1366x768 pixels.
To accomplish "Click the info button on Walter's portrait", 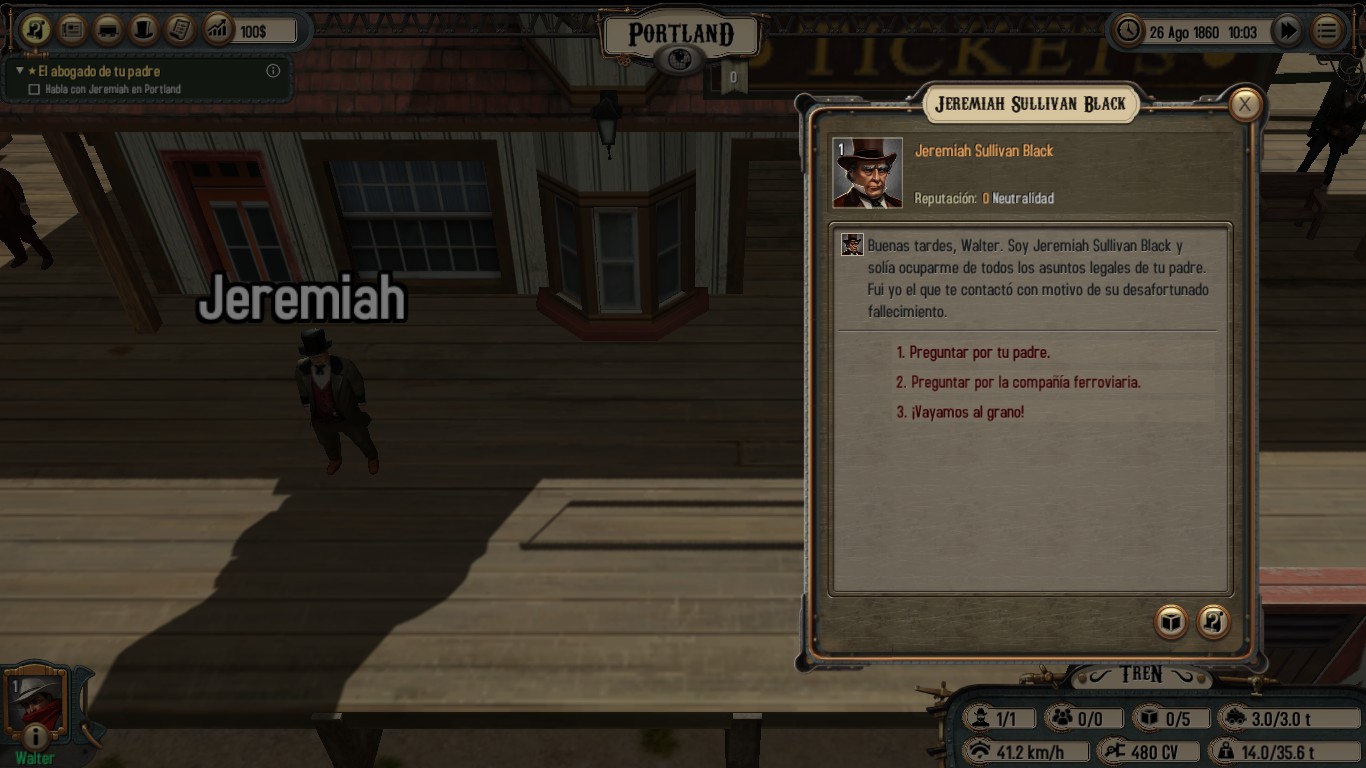I will (x=35, y=737).
